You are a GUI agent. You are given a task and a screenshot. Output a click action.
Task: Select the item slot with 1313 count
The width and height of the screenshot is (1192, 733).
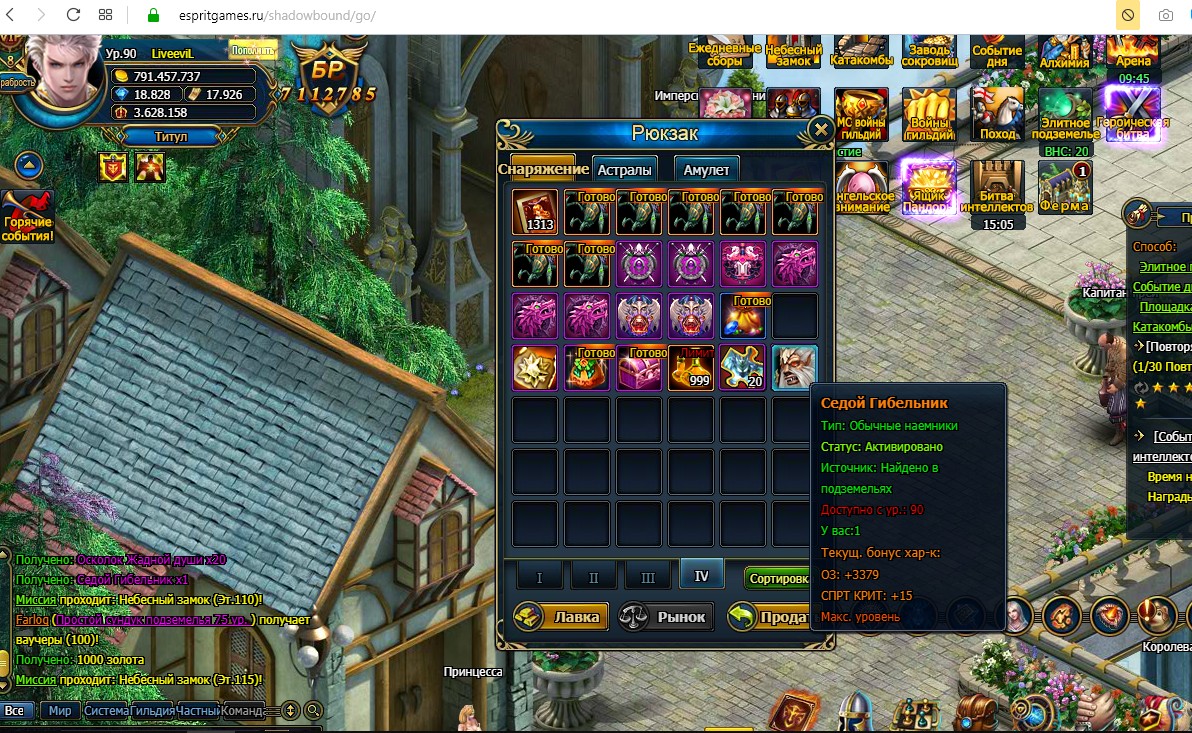[535, 211]
